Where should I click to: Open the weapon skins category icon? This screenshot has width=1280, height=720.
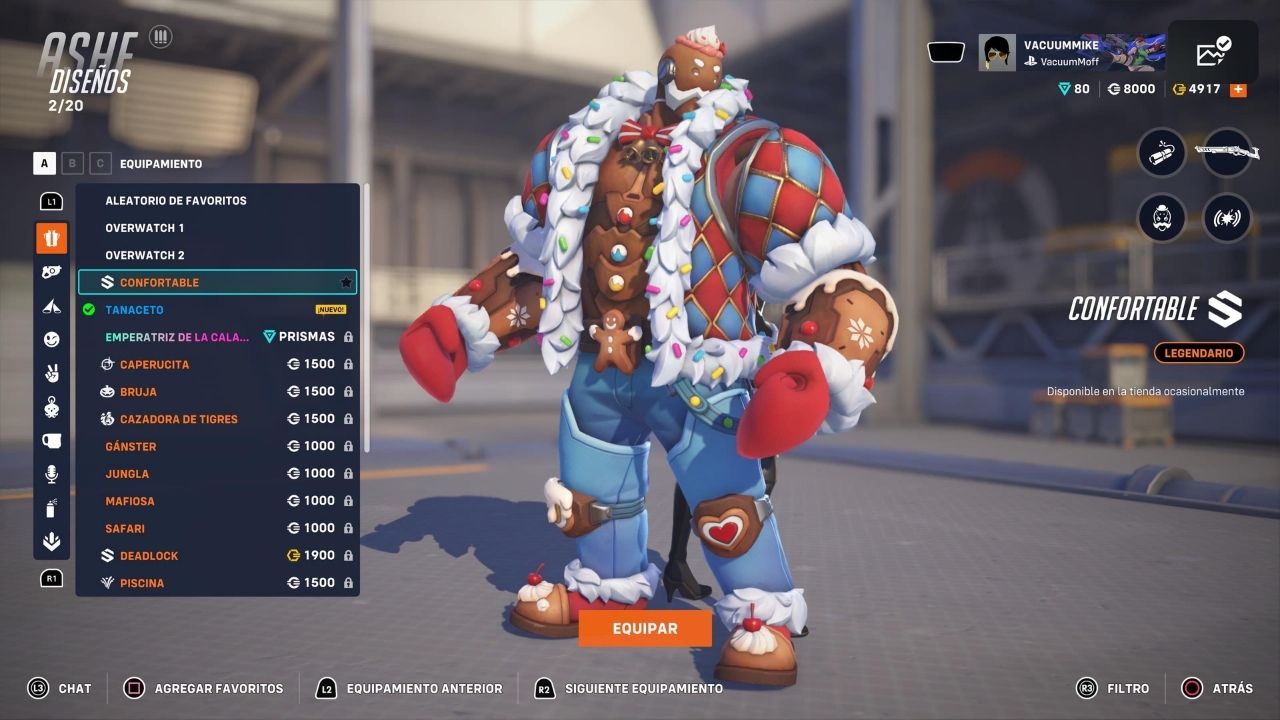tap(52, 272)
